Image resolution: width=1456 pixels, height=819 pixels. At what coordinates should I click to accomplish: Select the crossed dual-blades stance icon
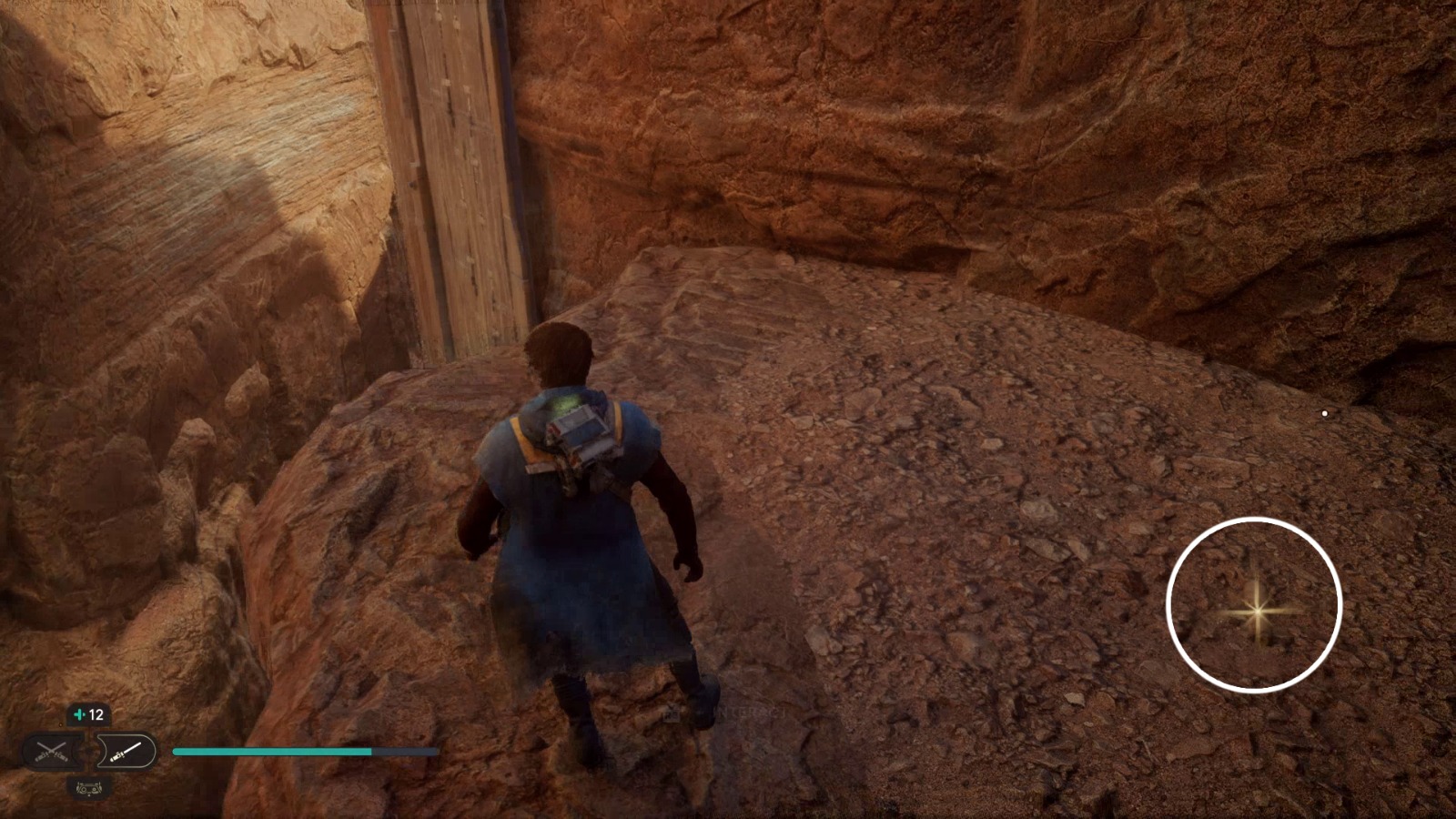50,749
